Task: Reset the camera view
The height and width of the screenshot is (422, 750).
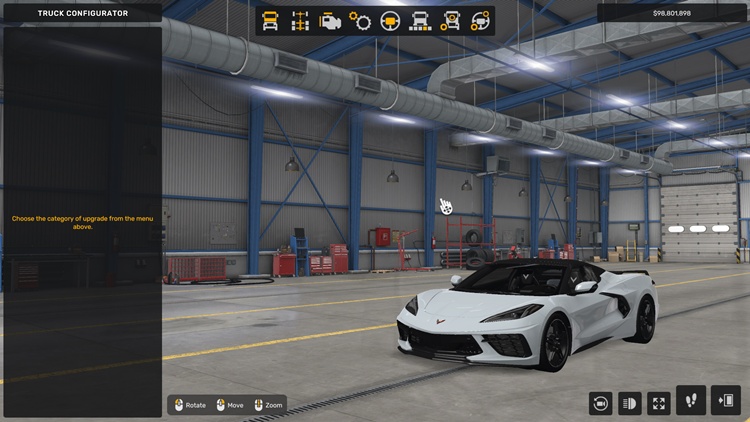Action: tap(601, 403)
